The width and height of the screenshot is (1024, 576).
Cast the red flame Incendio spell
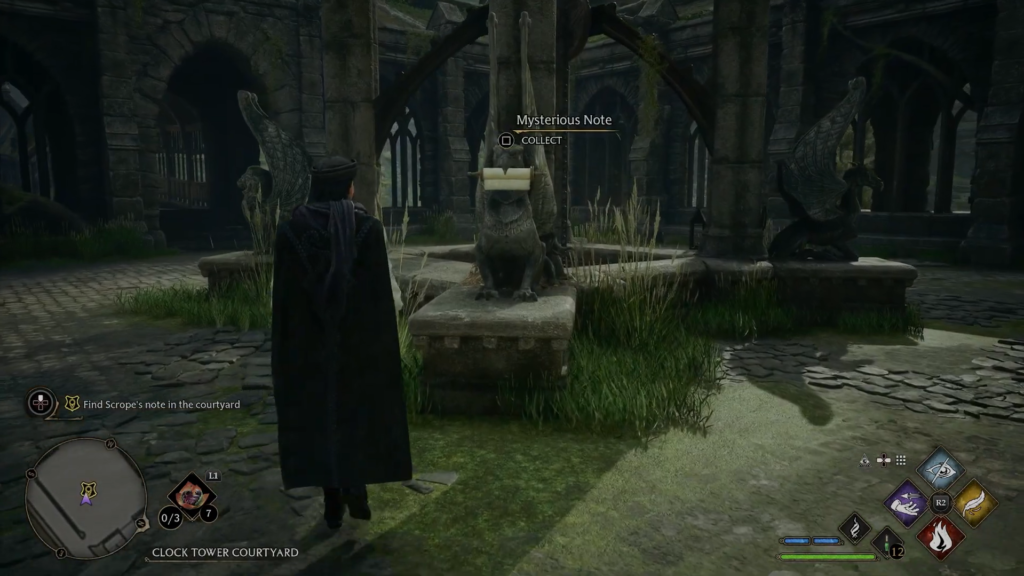pos(940,536)
